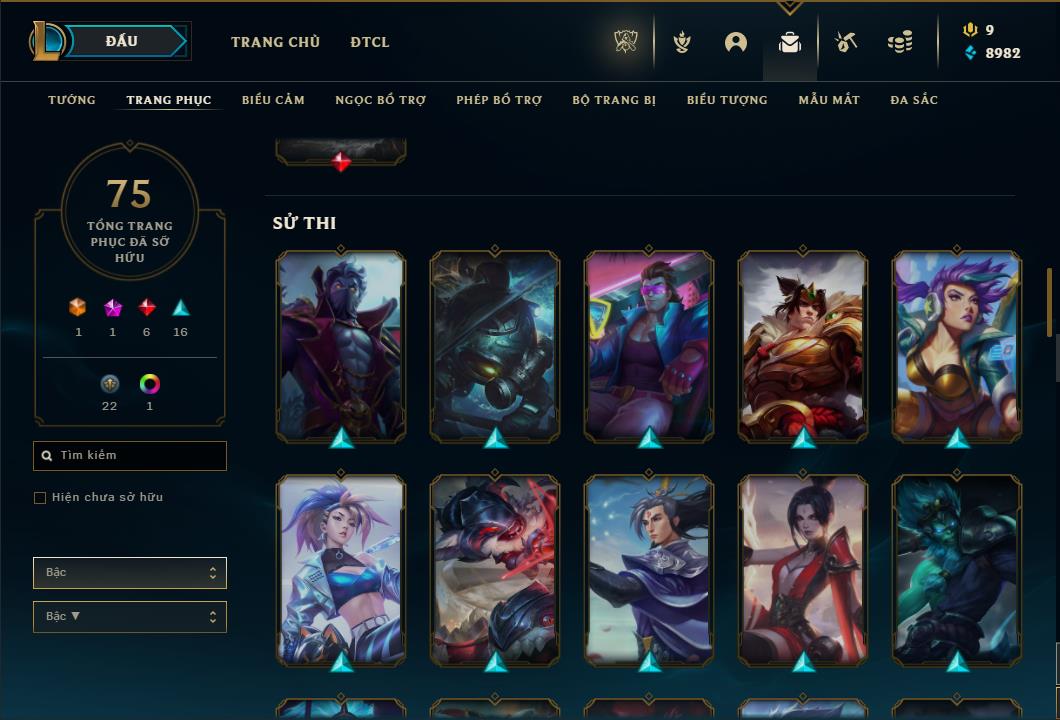Image resolution: width=1060 pixels, height=720 pixels.
Task: Show the BỘ TRANG BỊ tab
Action: pos(614,100)
